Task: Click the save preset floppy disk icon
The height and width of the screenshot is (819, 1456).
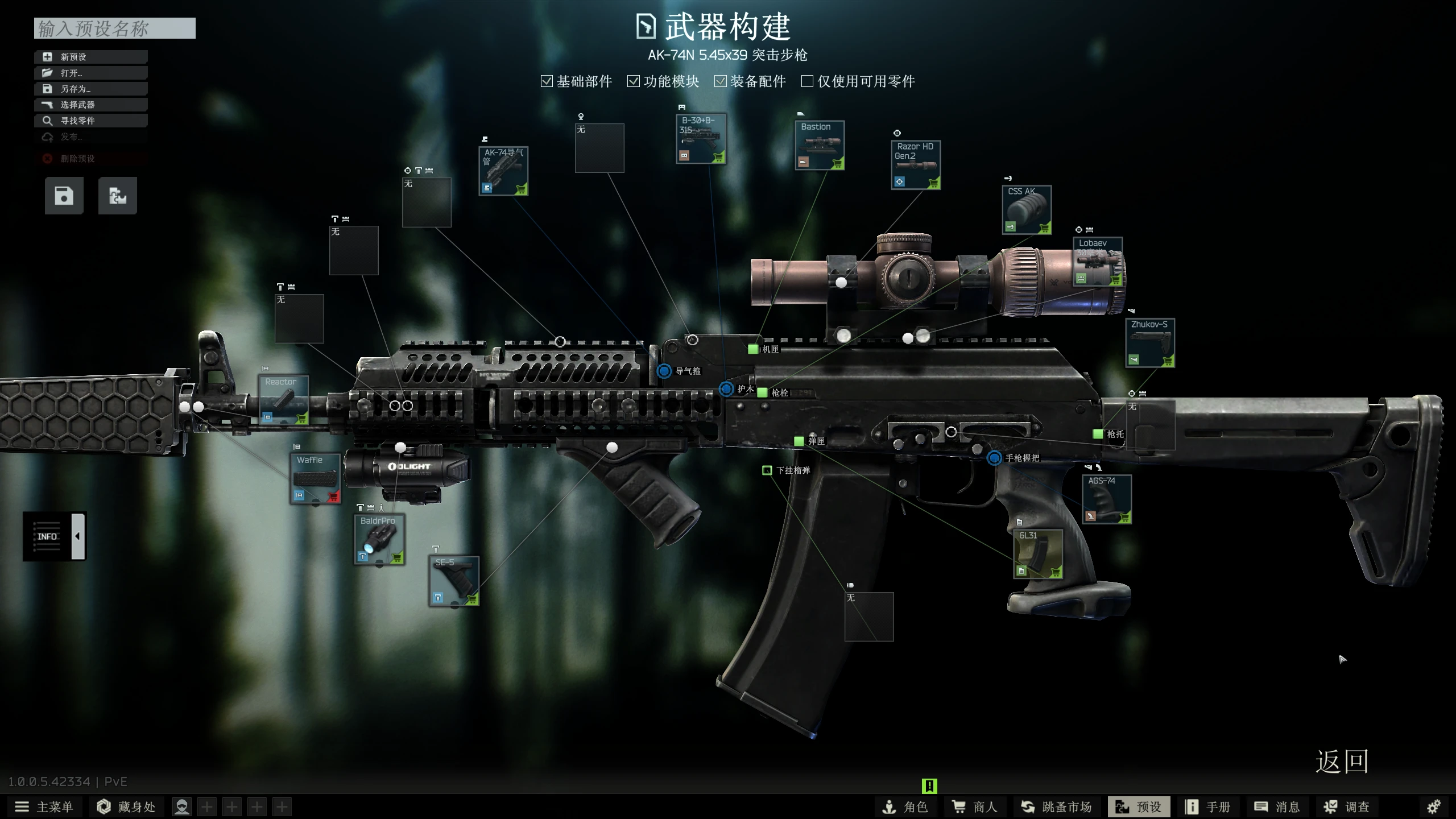Action: coord(63,195)
